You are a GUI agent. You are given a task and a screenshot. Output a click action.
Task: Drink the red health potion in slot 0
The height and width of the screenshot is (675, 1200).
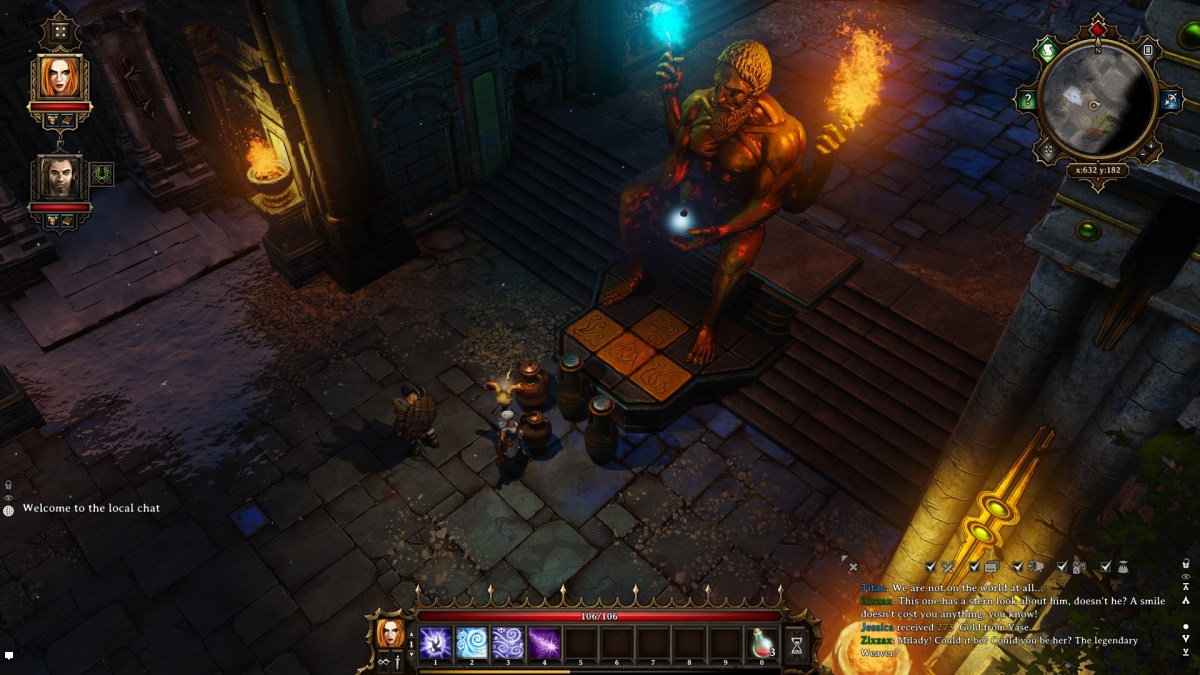click(762, 641)
